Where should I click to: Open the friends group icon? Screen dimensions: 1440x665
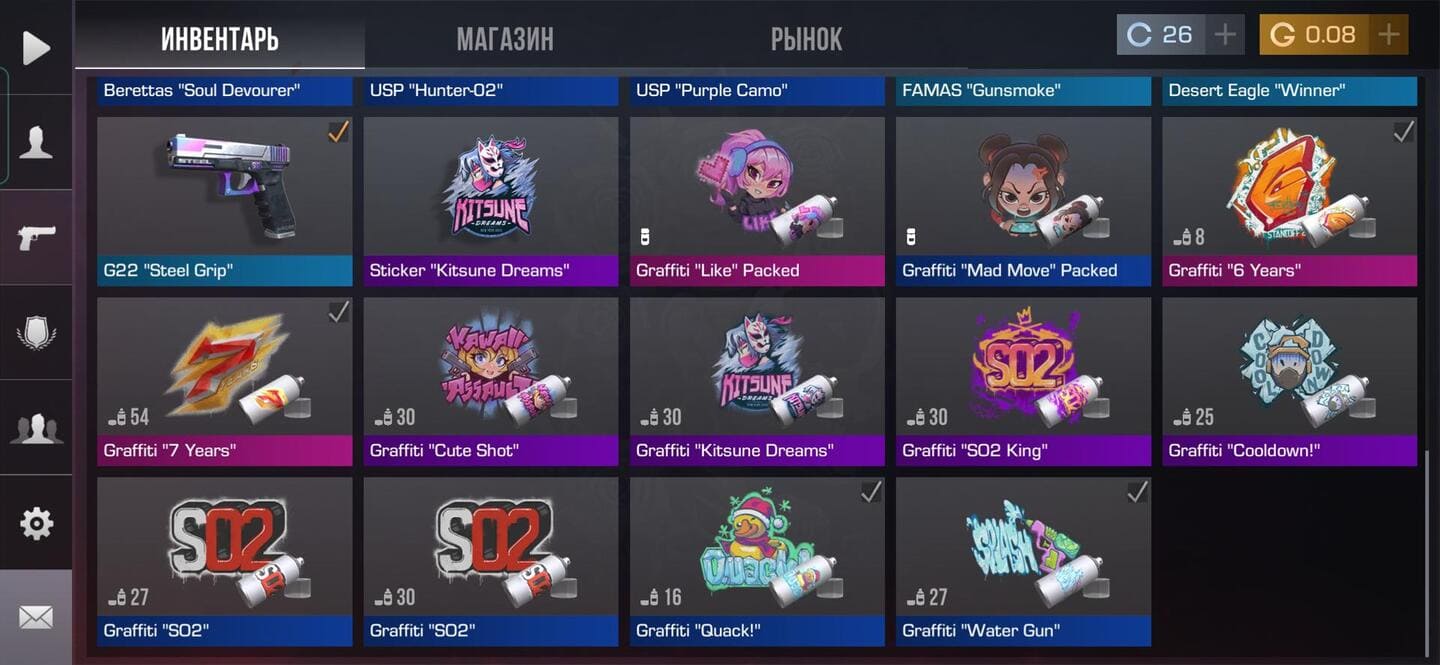(36, 428)
